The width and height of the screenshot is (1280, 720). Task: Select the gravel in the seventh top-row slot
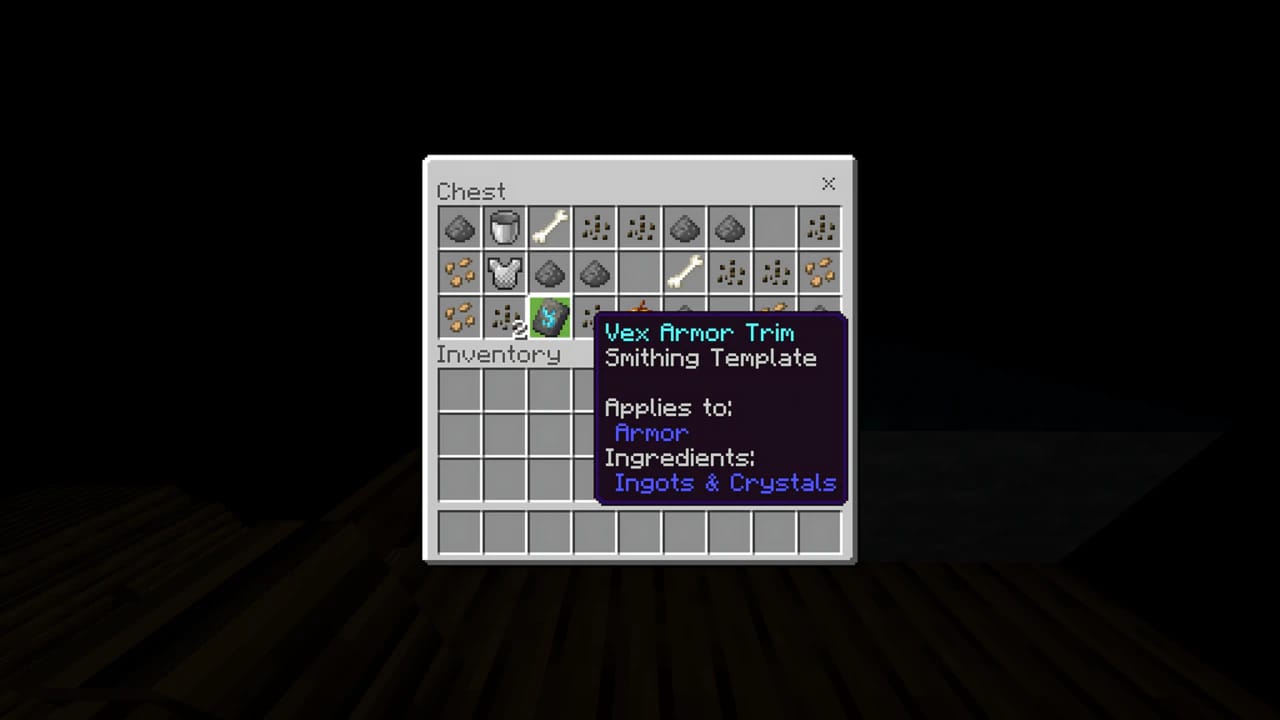tap(729, 228)
